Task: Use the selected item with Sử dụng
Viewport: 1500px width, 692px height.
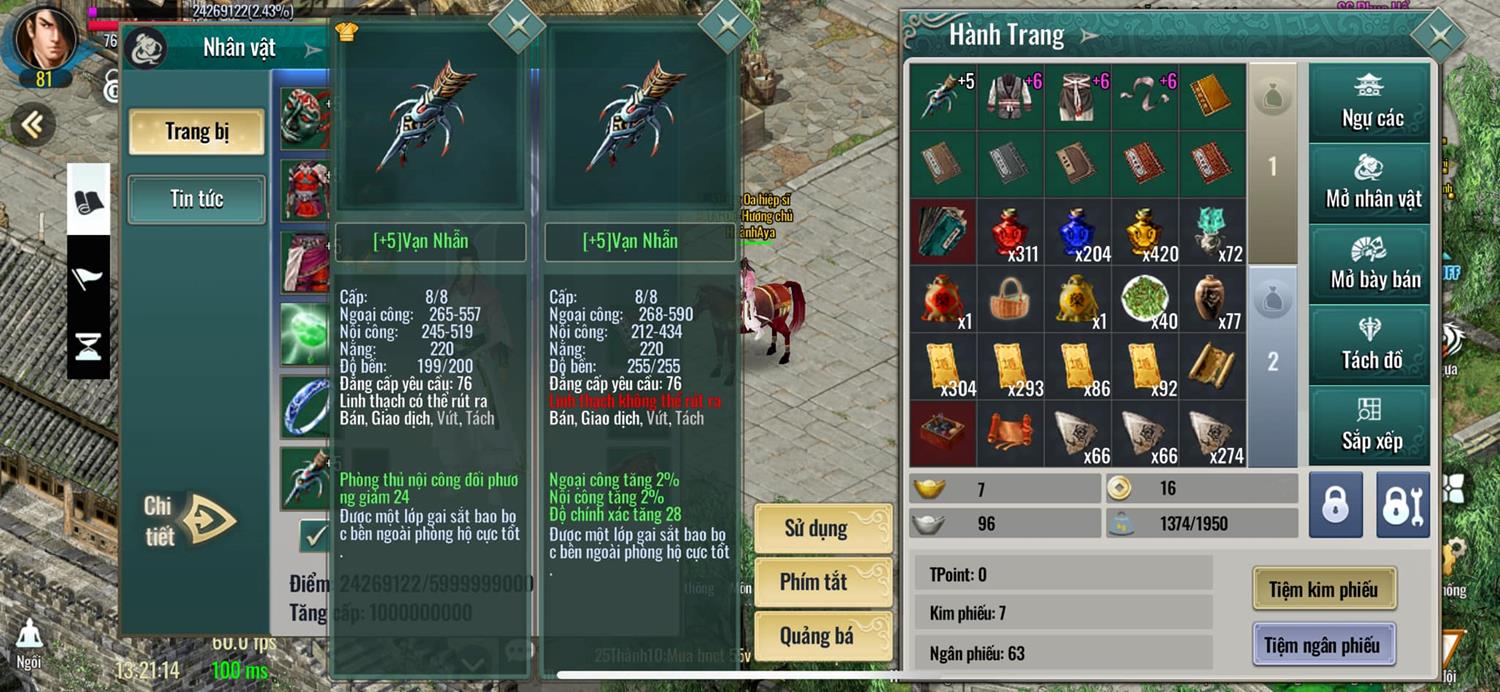Action: [821, 528]
